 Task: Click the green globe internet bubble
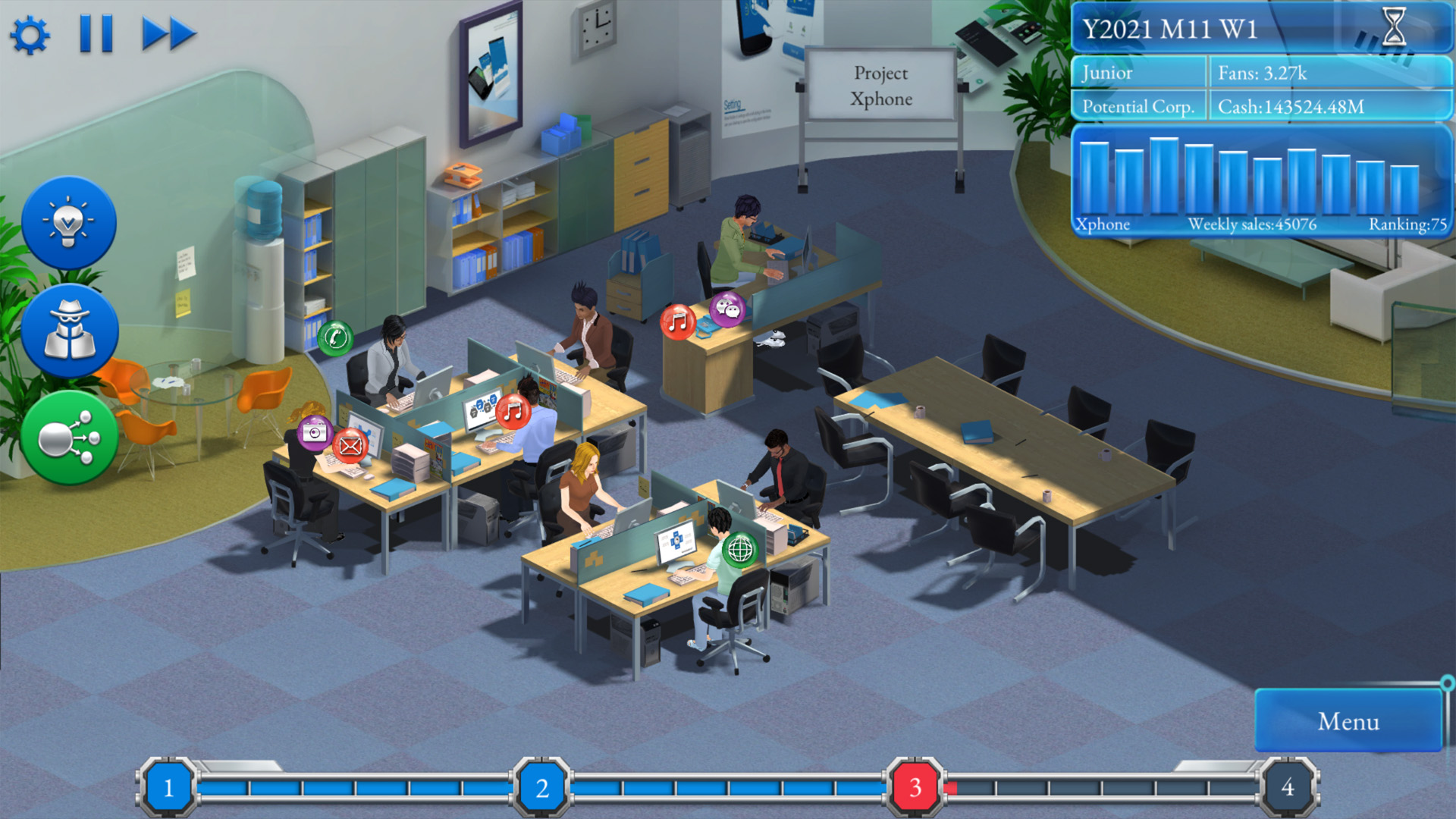click(x=740, y=549)
